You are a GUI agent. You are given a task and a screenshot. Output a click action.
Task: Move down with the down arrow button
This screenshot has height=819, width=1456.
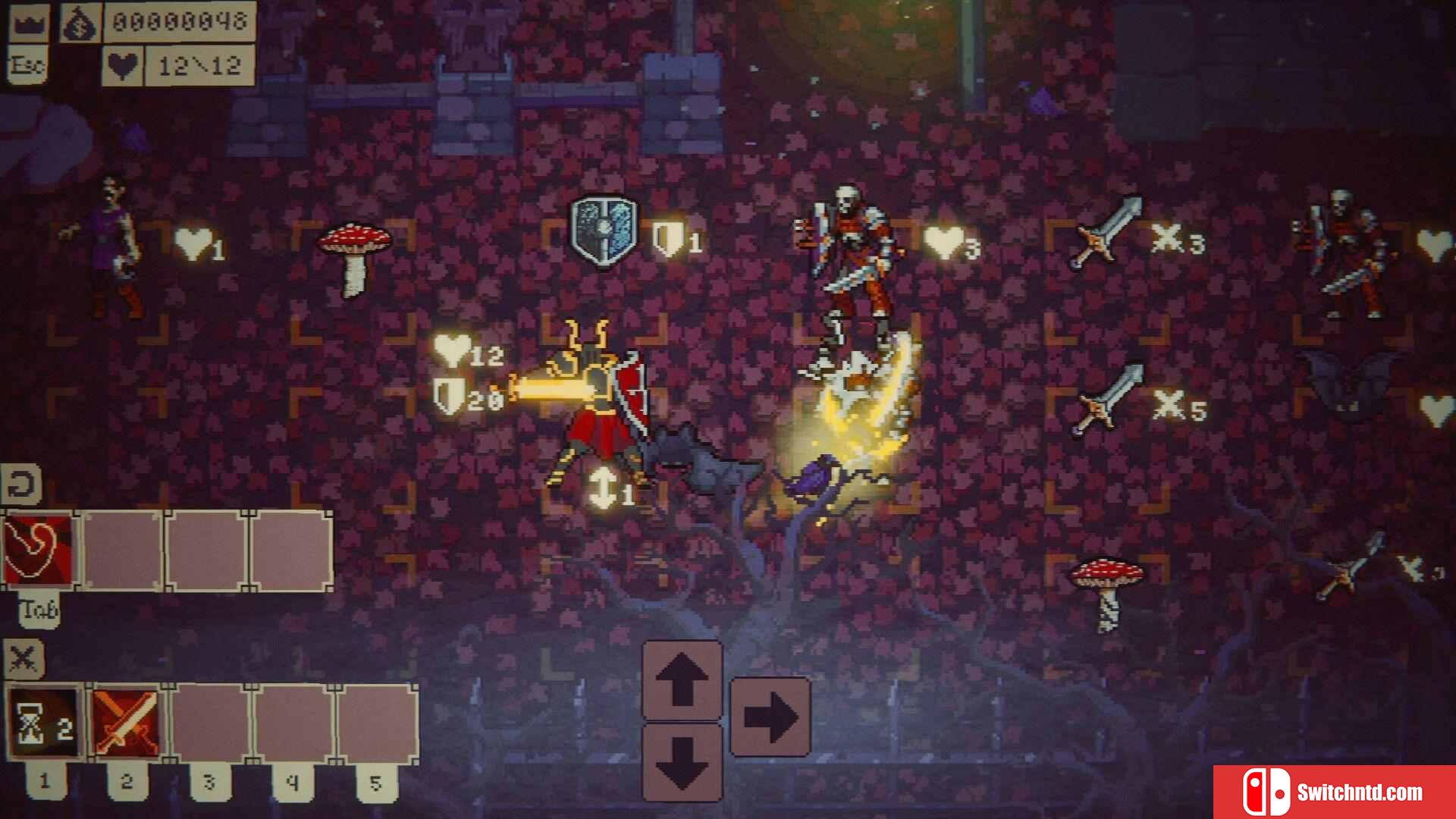click(x=682, y=761)
